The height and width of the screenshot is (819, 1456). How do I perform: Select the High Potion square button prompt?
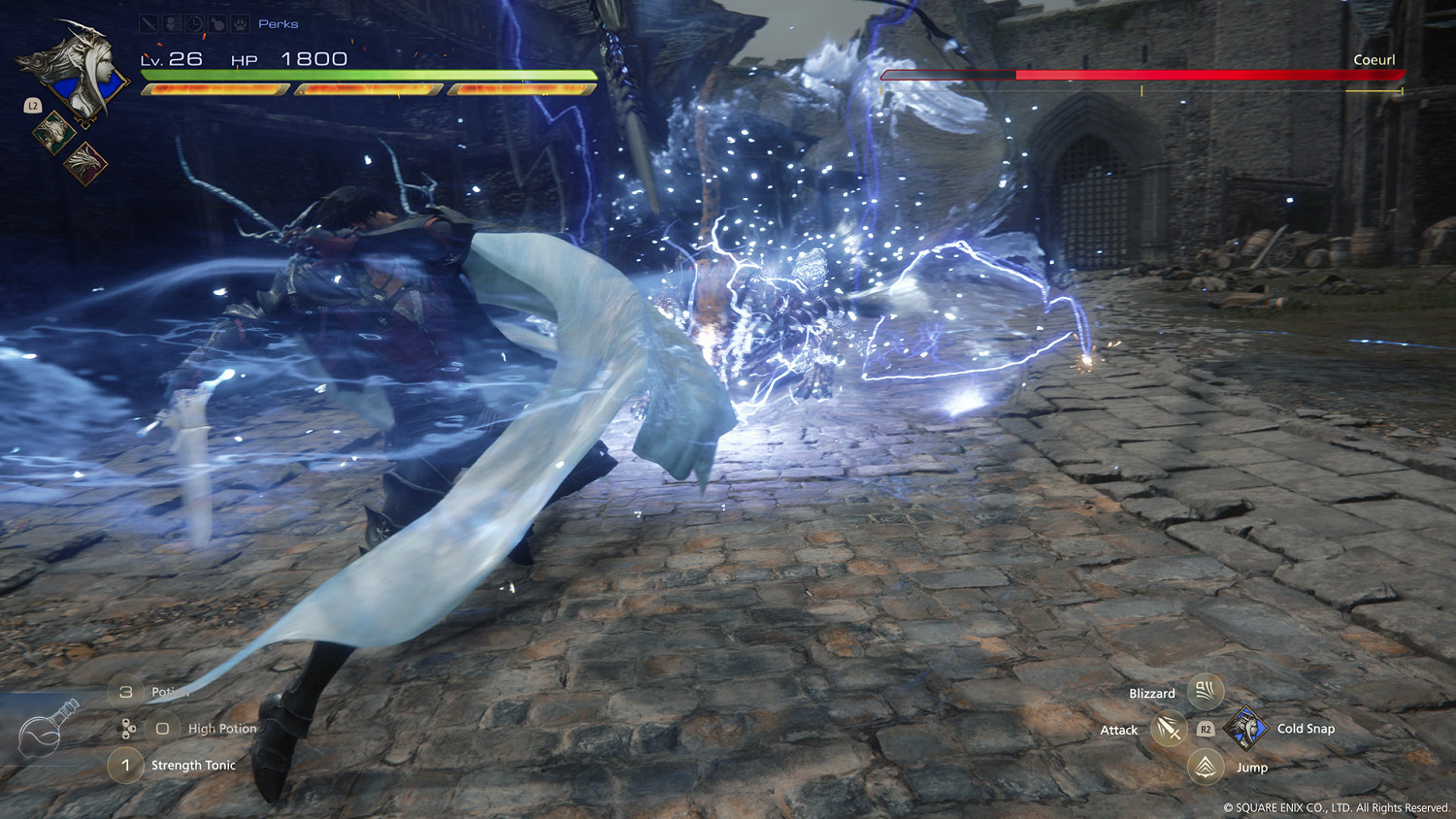(x=161, y=727)
